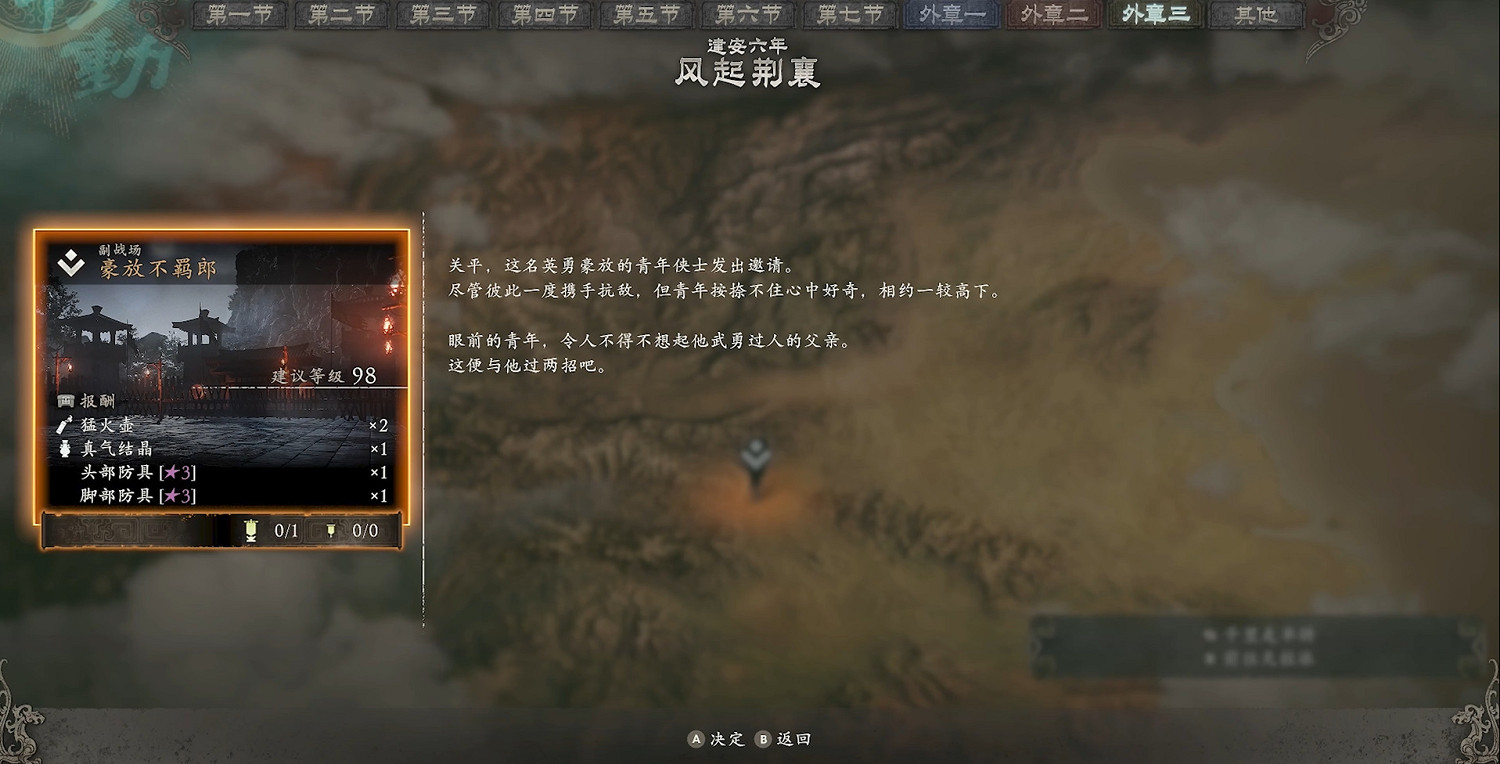Viewport: 1500px width, 764px height.
Task: Open the 外章二 tab
Action: (1052, 15)
